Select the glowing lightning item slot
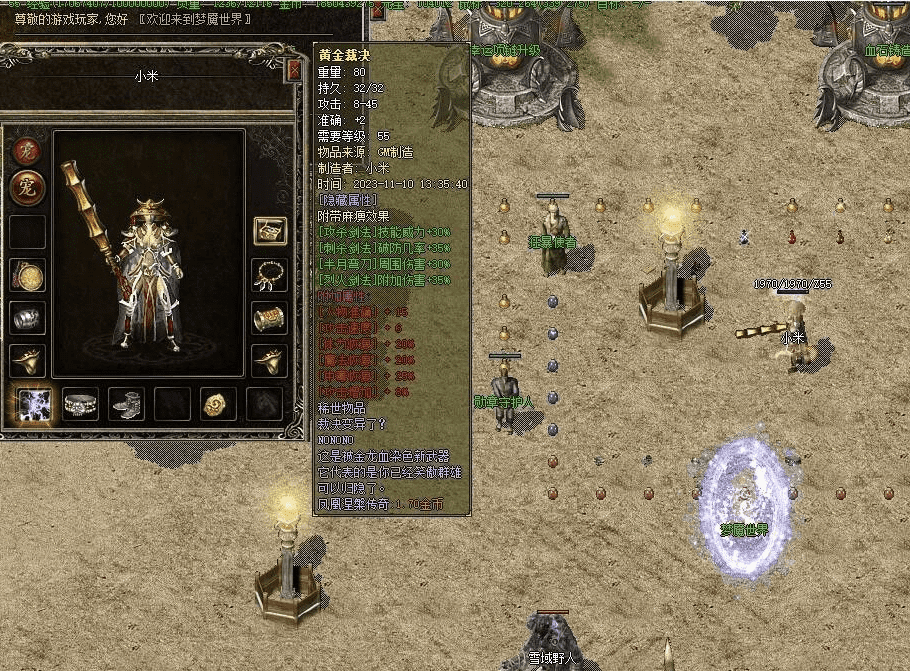The height and width of the screenshot is (671, 910). click(36, 404)
